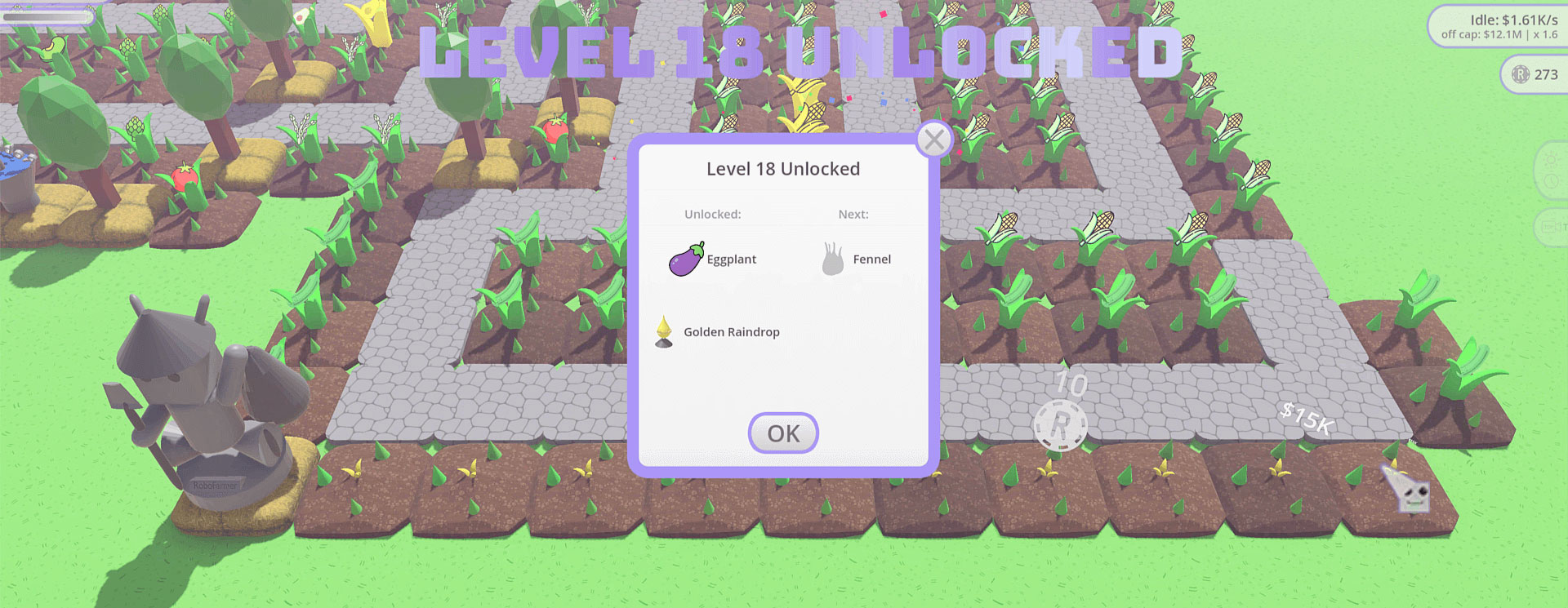The width and height of the screenshot is (1568, 608).
Task: Click the camera/recording icon on right edge
Action: click(x=1551, y=227)
